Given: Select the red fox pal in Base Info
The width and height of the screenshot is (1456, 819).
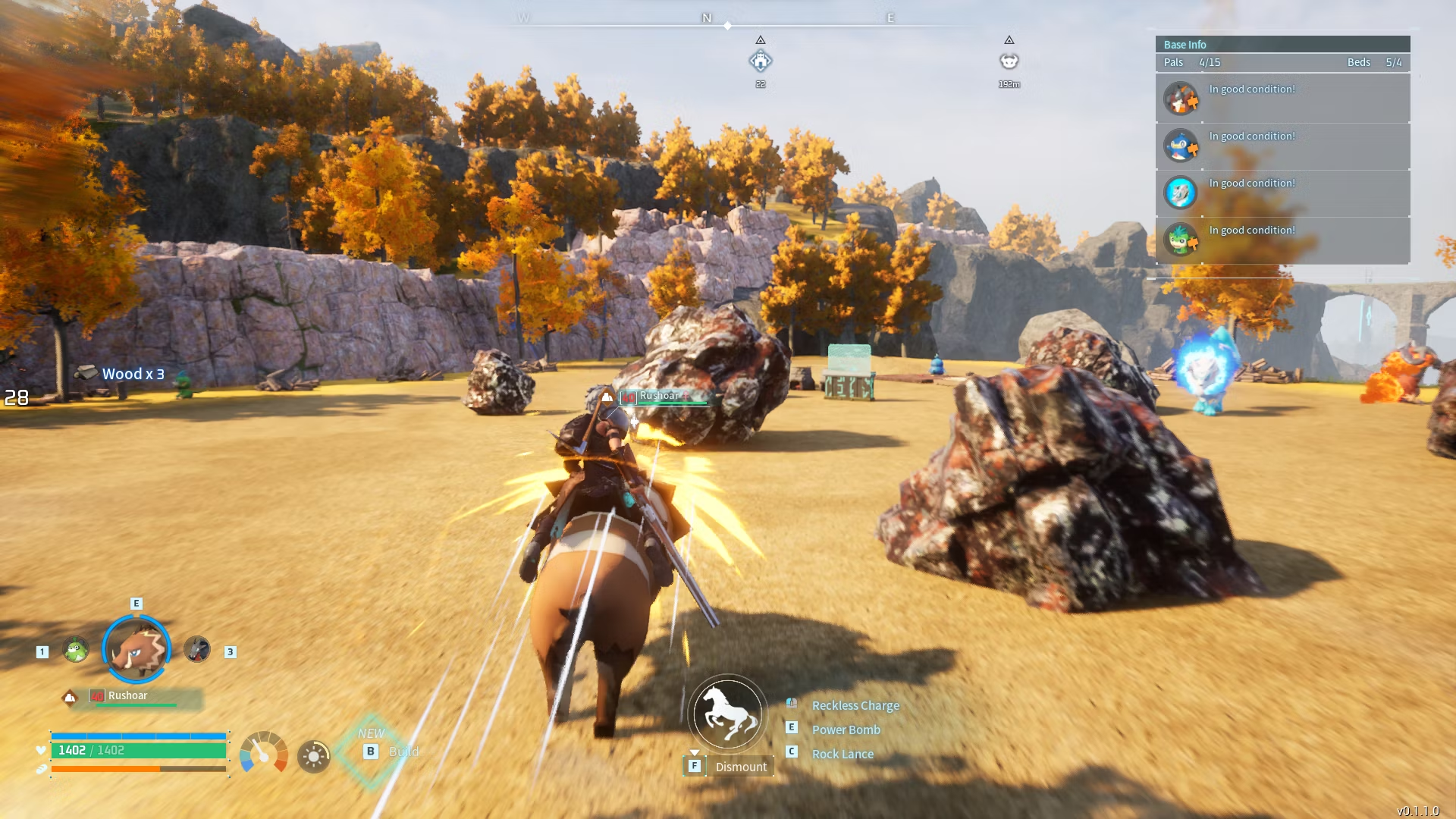Looking at the screenshot, I should (1181, 99).
